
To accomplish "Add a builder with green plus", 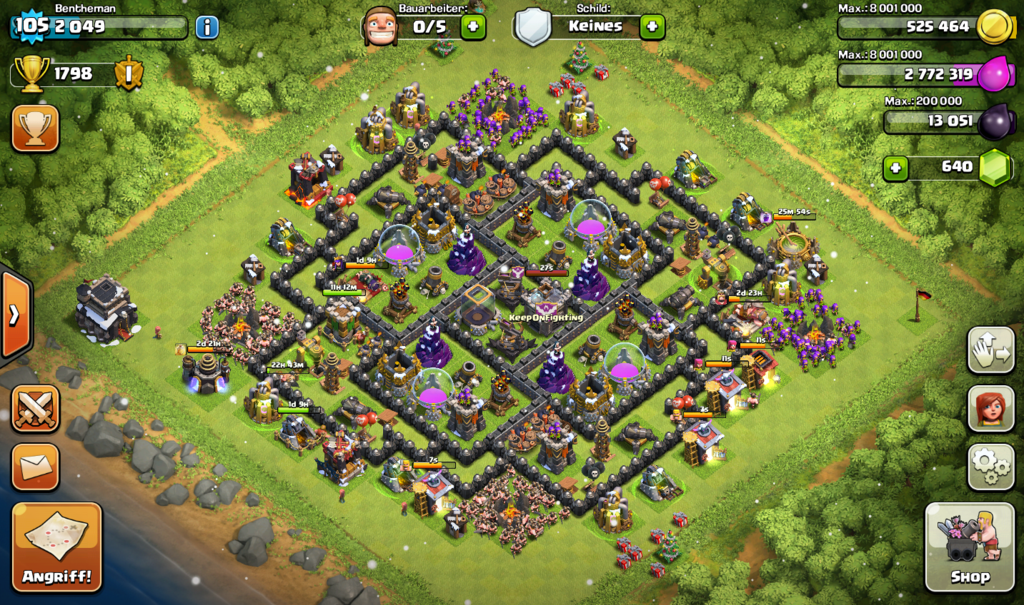I will 473,26.
